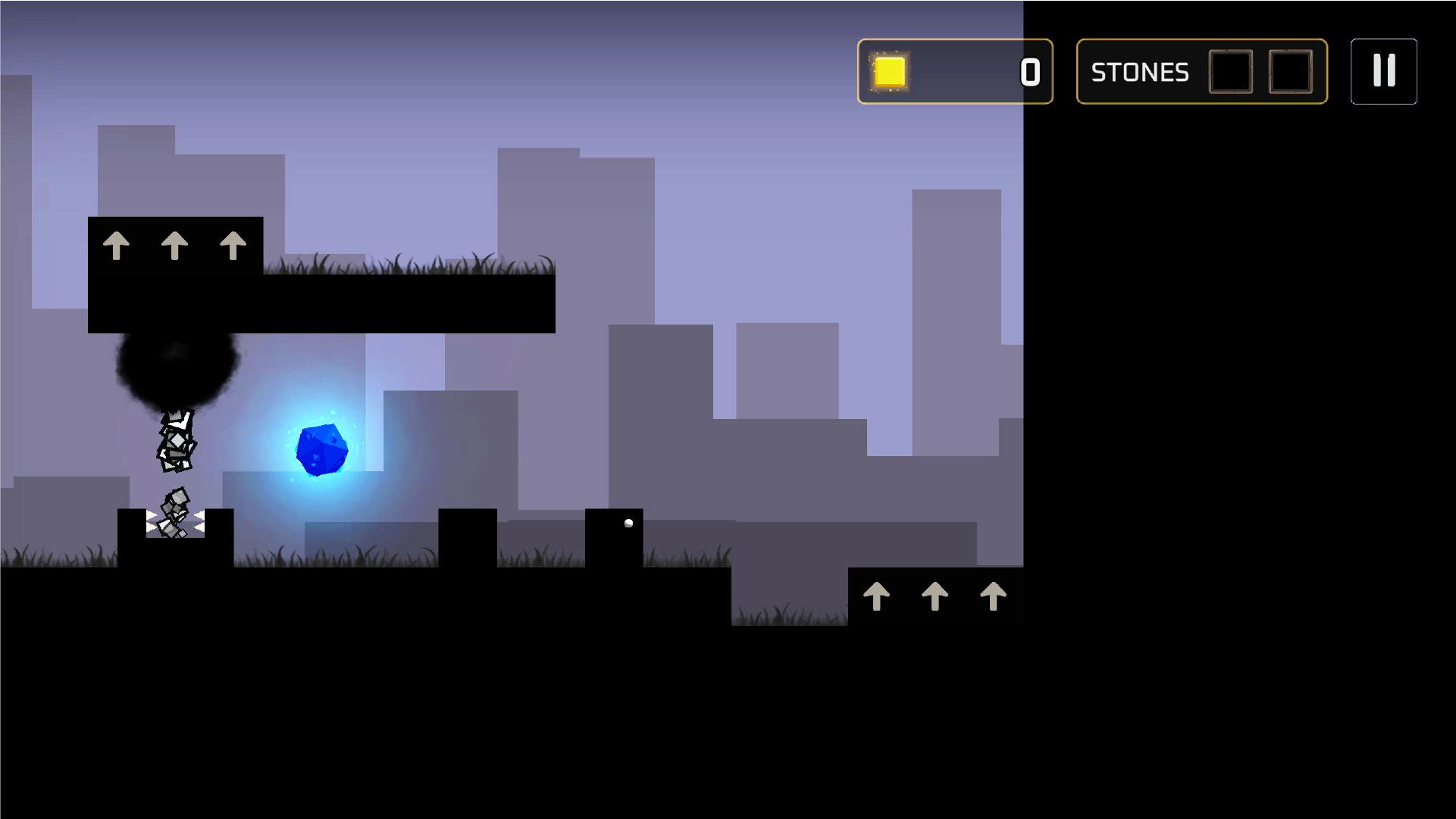Screen dimensions: 1456x819
Task: Click the rightmost arrow on bottom-right platform
Action: coord(994,596)
